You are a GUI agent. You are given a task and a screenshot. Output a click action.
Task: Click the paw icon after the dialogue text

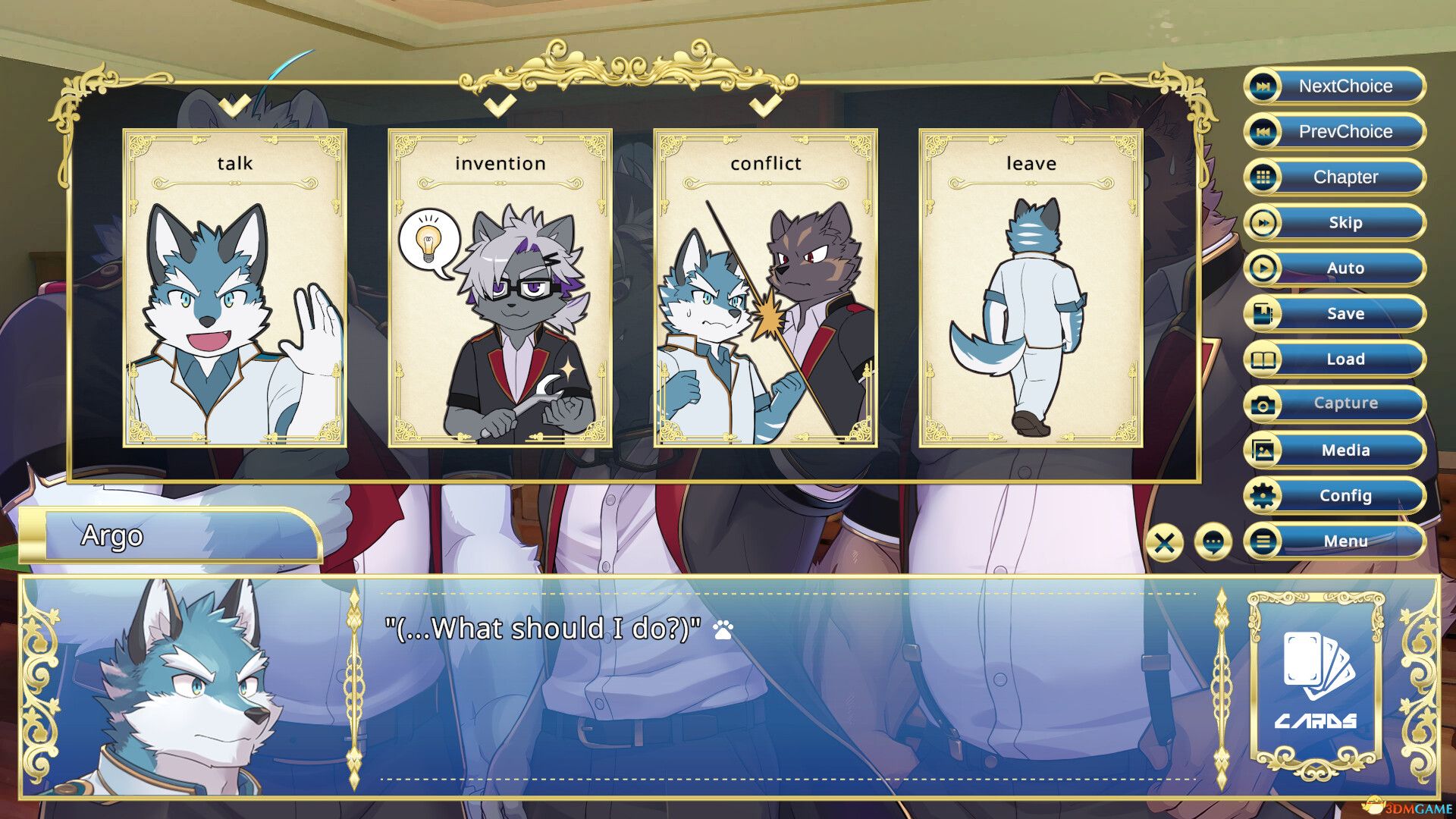click(722, 629)
